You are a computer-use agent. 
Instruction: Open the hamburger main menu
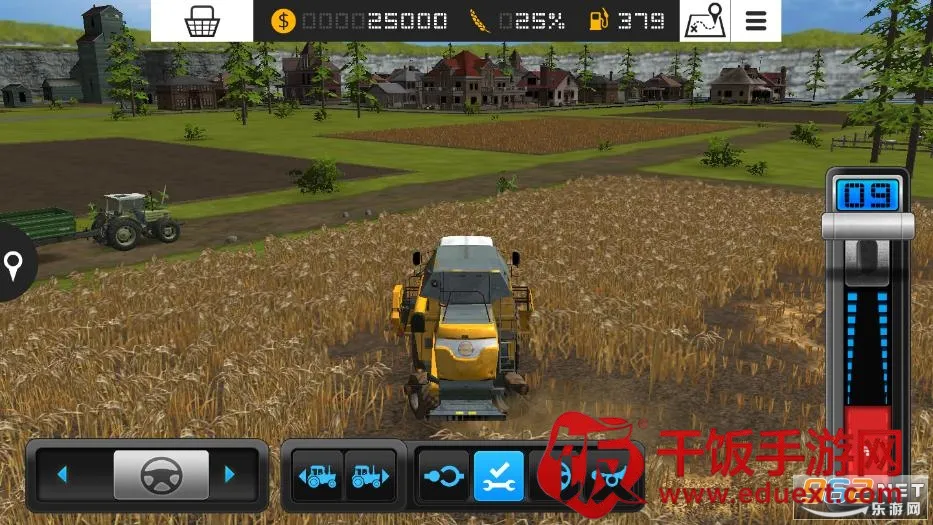coord(756,21)
